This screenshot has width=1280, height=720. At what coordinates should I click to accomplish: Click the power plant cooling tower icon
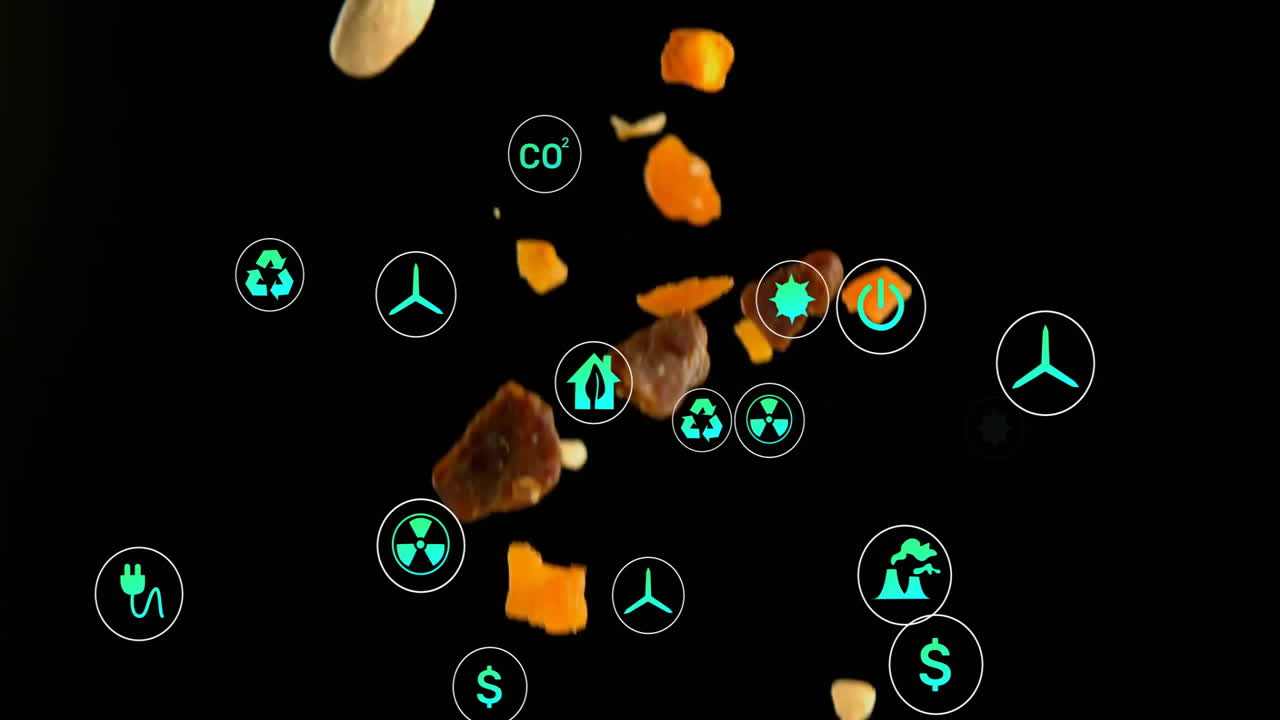pyautogui.click(x=904, y=574)
